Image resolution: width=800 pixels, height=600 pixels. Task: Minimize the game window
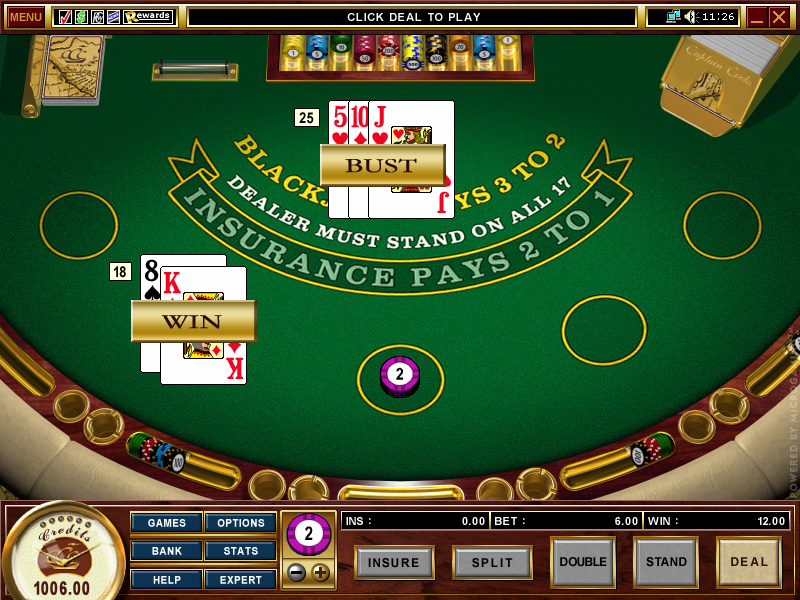[x=757, y=17]
